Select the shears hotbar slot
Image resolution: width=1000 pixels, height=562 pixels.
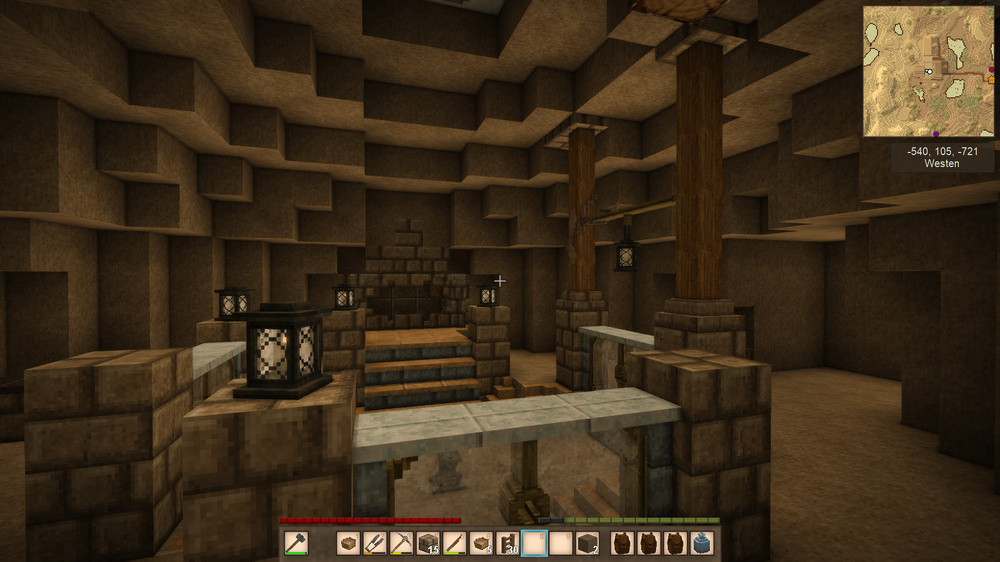pos(375,543)
